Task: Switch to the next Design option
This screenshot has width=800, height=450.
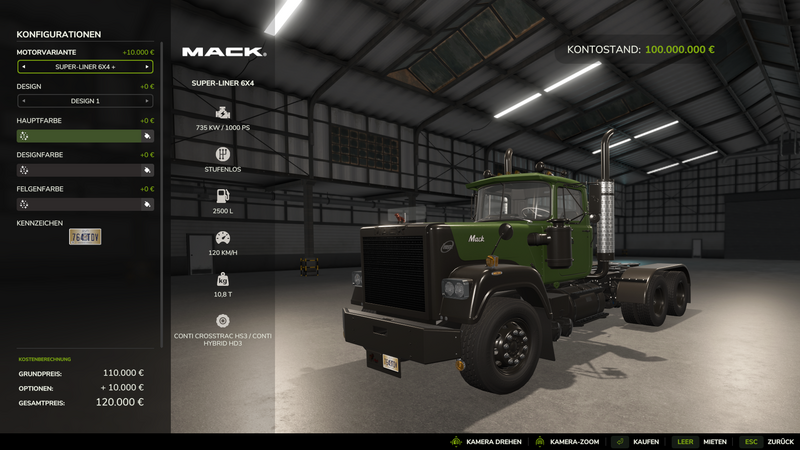Action: pos(147,101)
